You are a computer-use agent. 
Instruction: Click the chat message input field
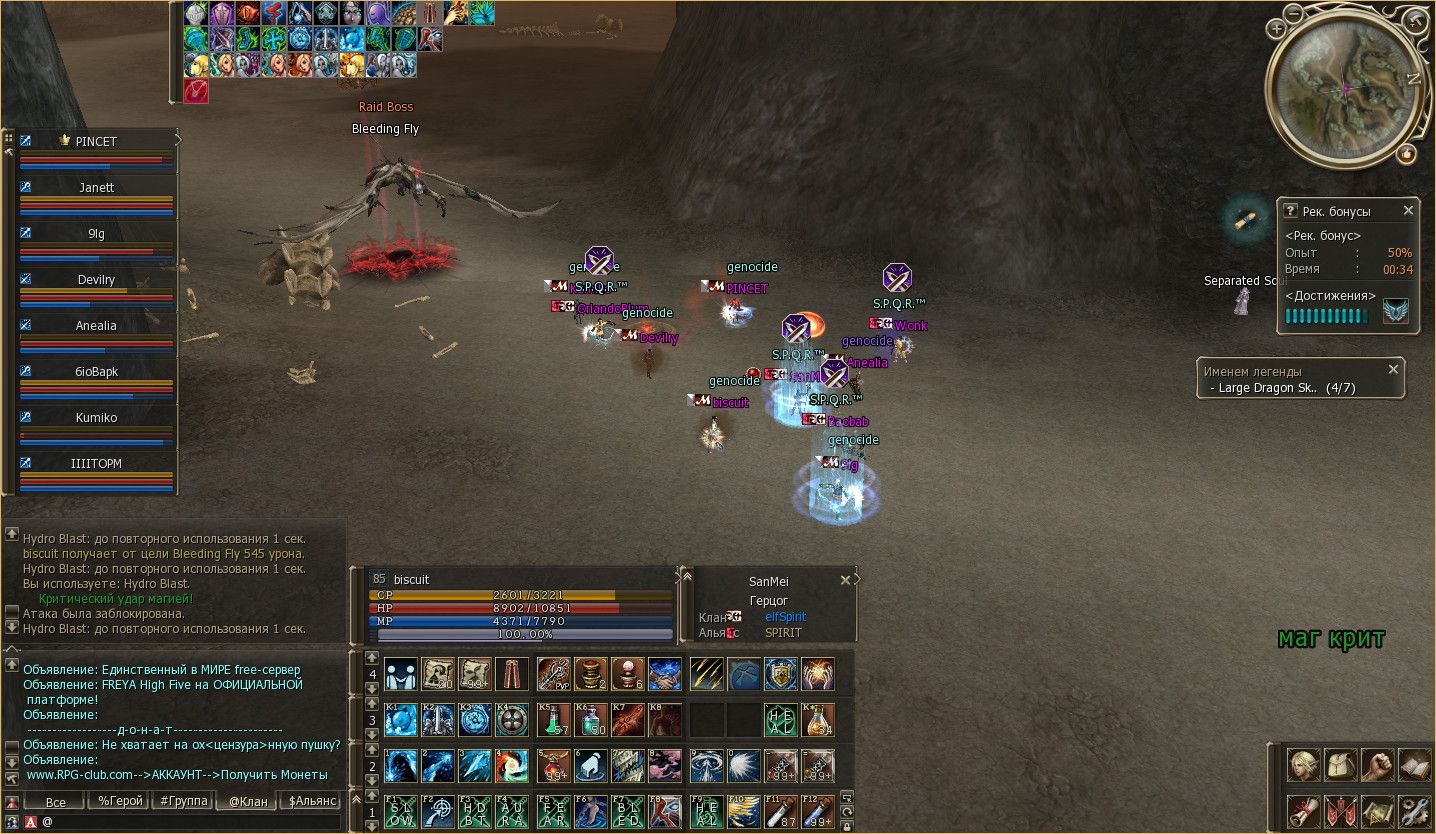[x=190, y=822]
